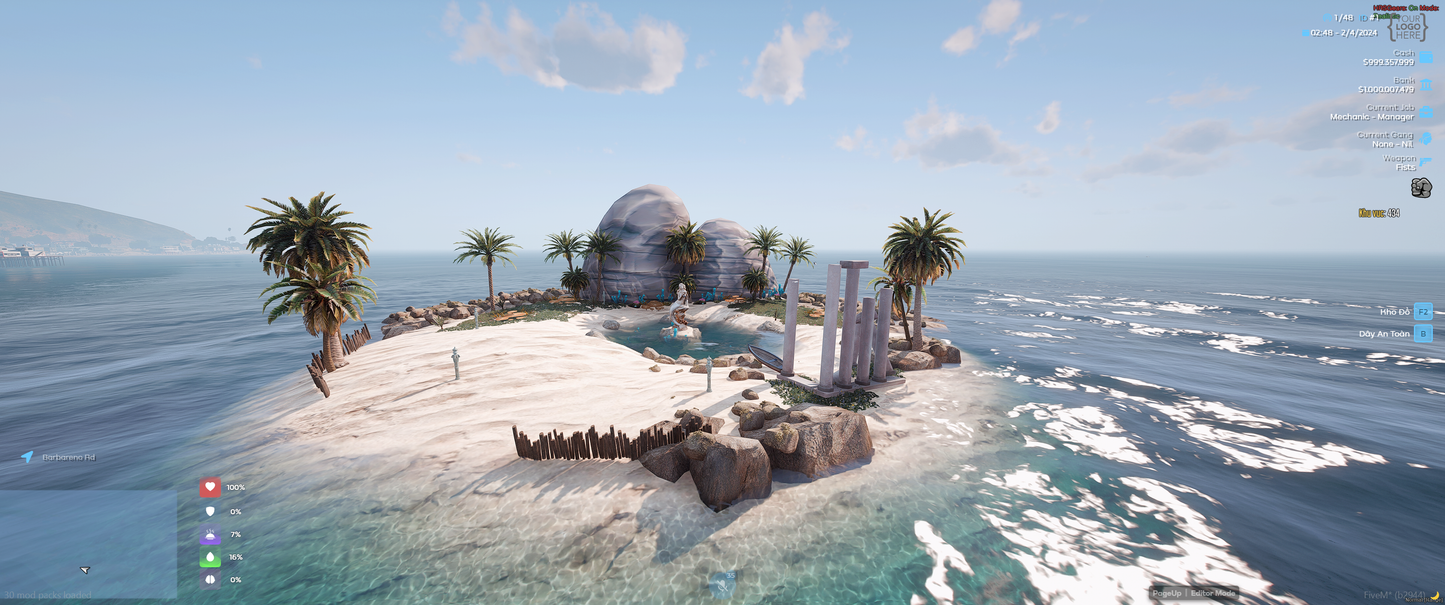This screenshot has width=1445, height=605.
Task: Click the white shield armor icon
Action: pos(209,511)
